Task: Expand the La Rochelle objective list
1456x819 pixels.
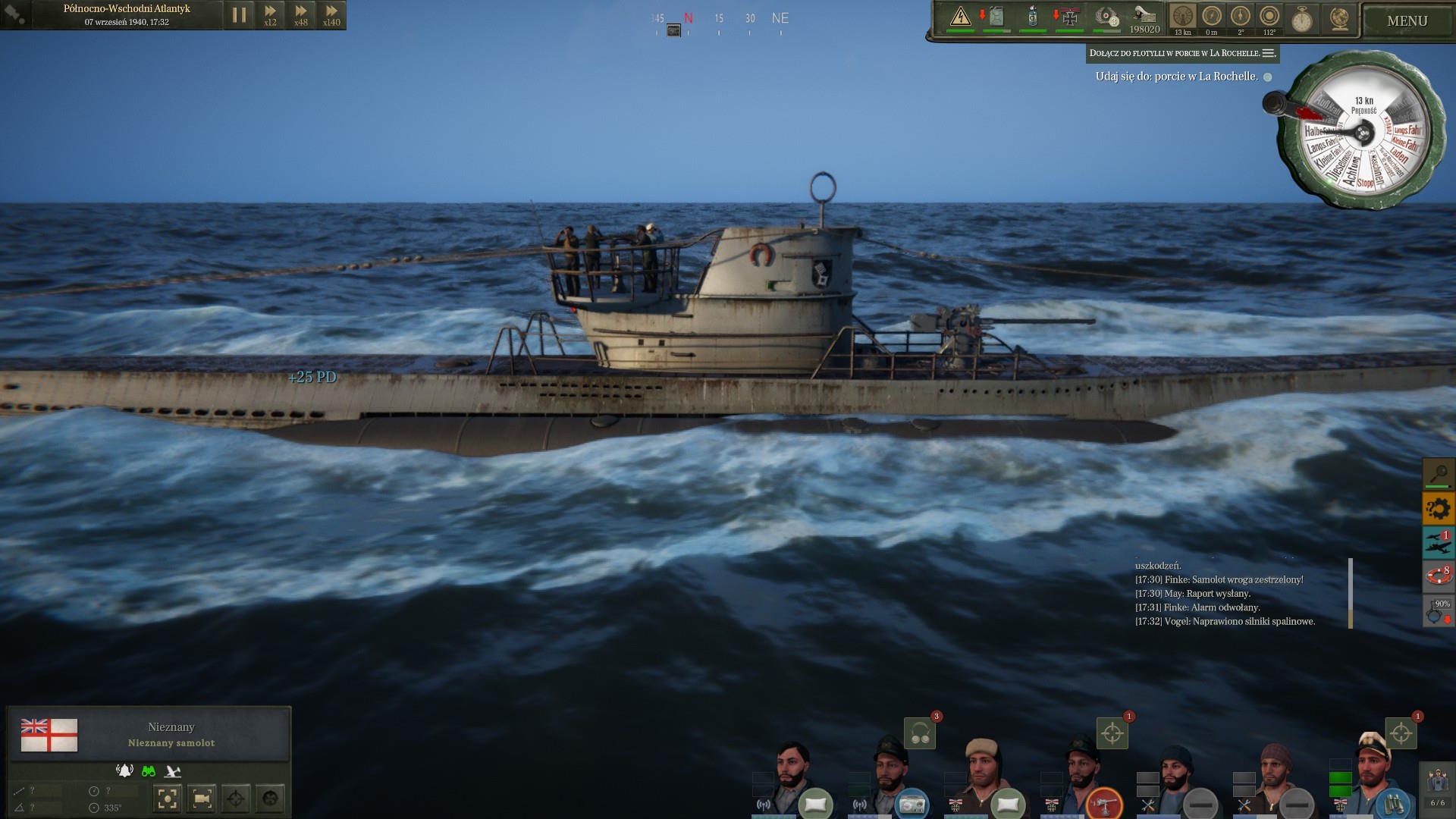Action: click(x=1269, y=53)
